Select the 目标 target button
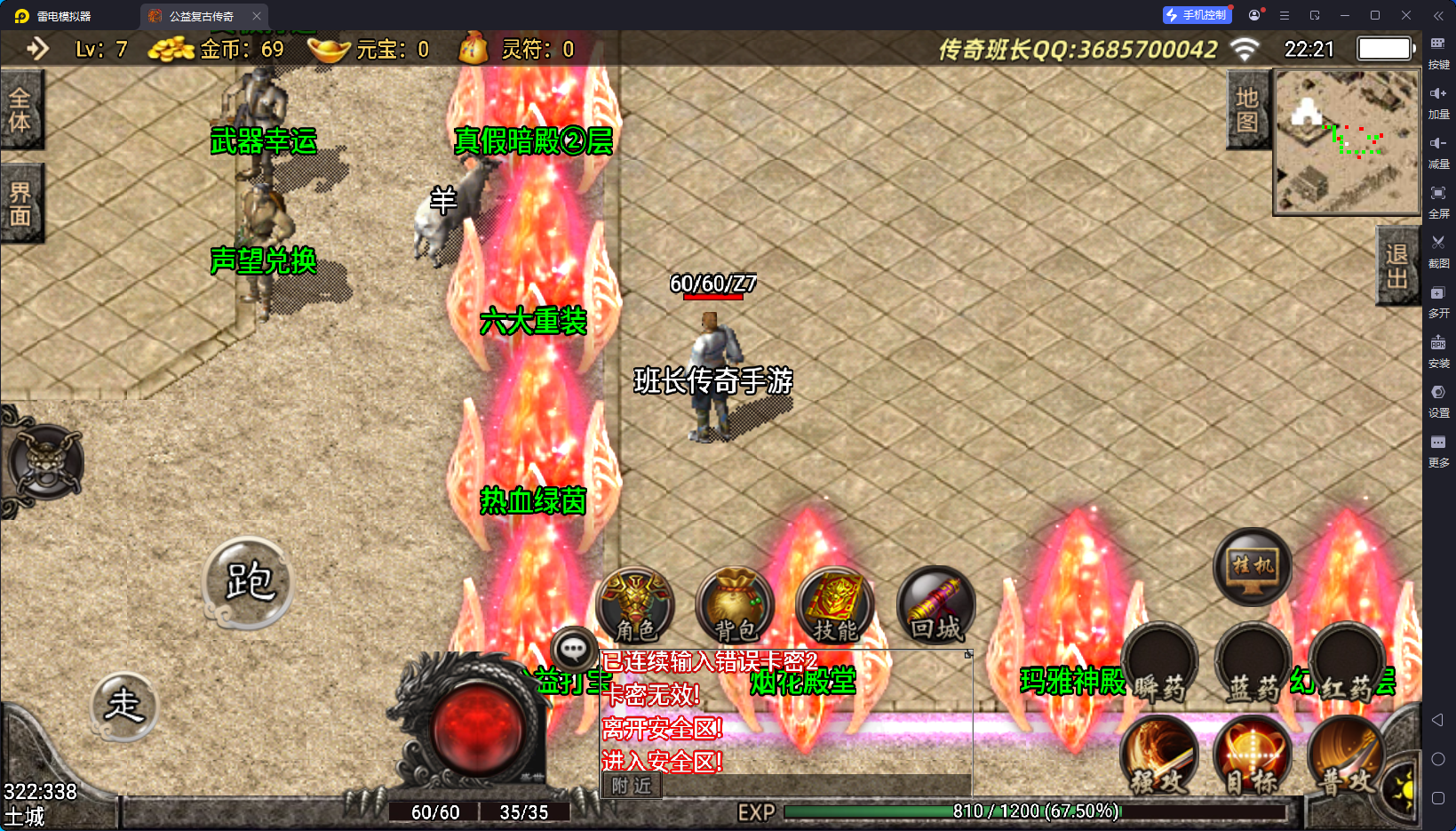The image size is (1456, 831). point(1253,755)
